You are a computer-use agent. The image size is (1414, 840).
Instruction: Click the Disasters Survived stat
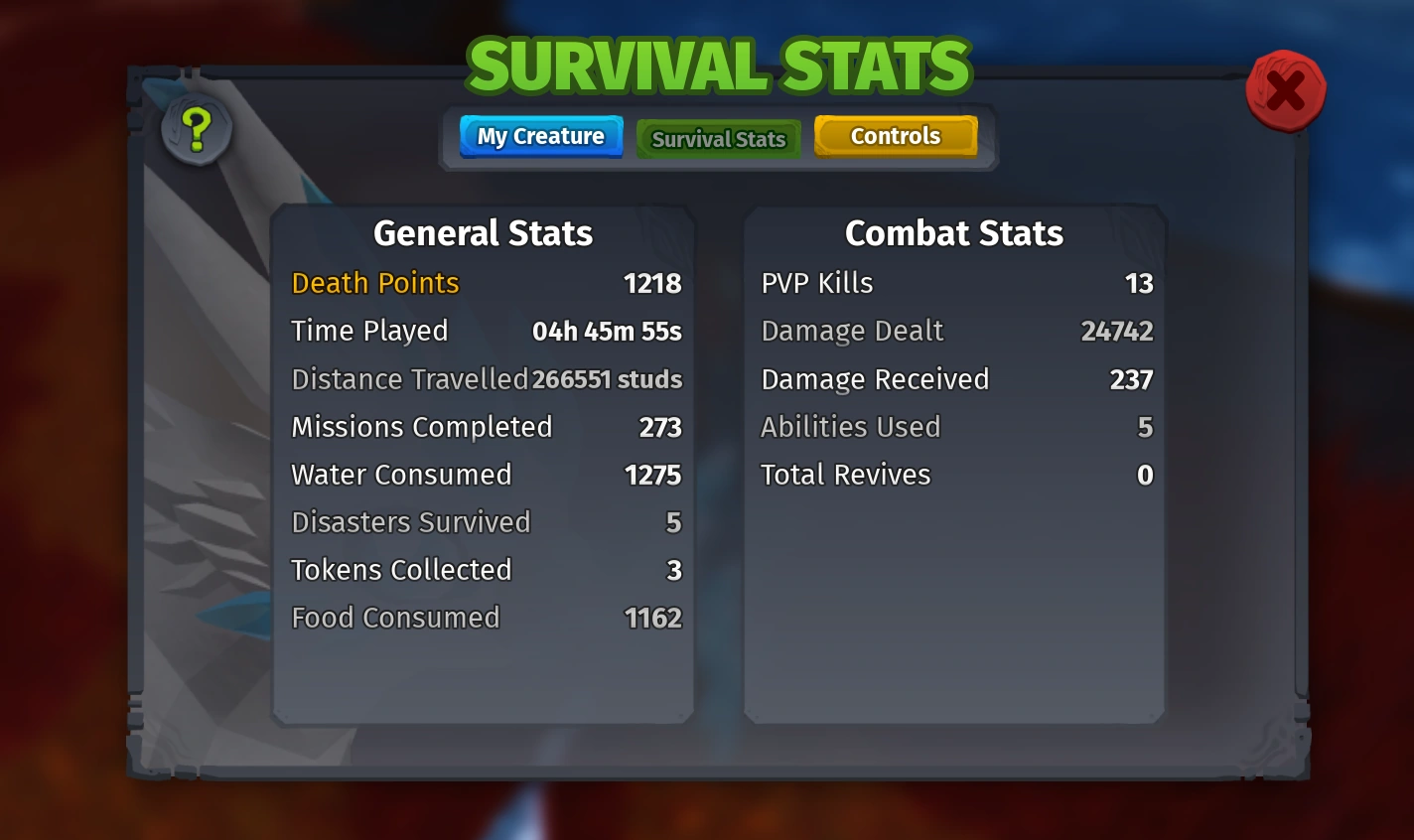[x=410, y=522]
